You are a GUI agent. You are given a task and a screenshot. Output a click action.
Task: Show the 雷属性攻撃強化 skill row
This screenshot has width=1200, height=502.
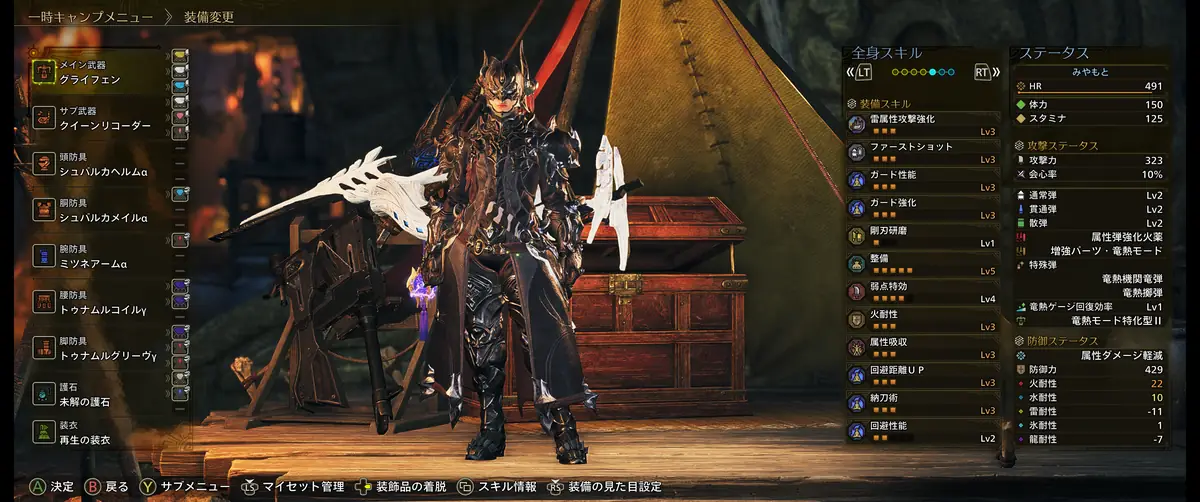[x=922, y=124]
